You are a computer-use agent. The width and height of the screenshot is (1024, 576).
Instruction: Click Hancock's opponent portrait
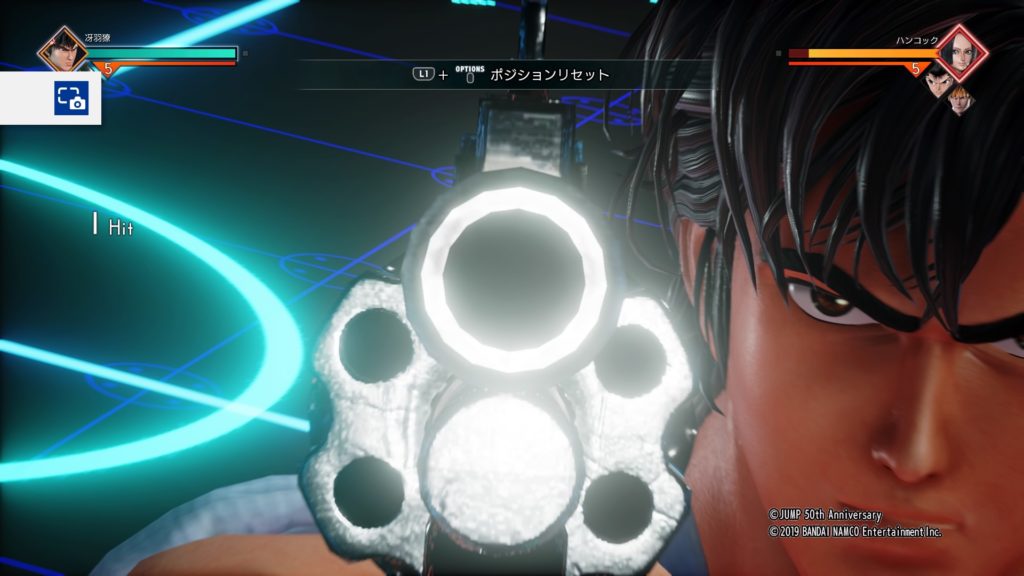point(962,51)
